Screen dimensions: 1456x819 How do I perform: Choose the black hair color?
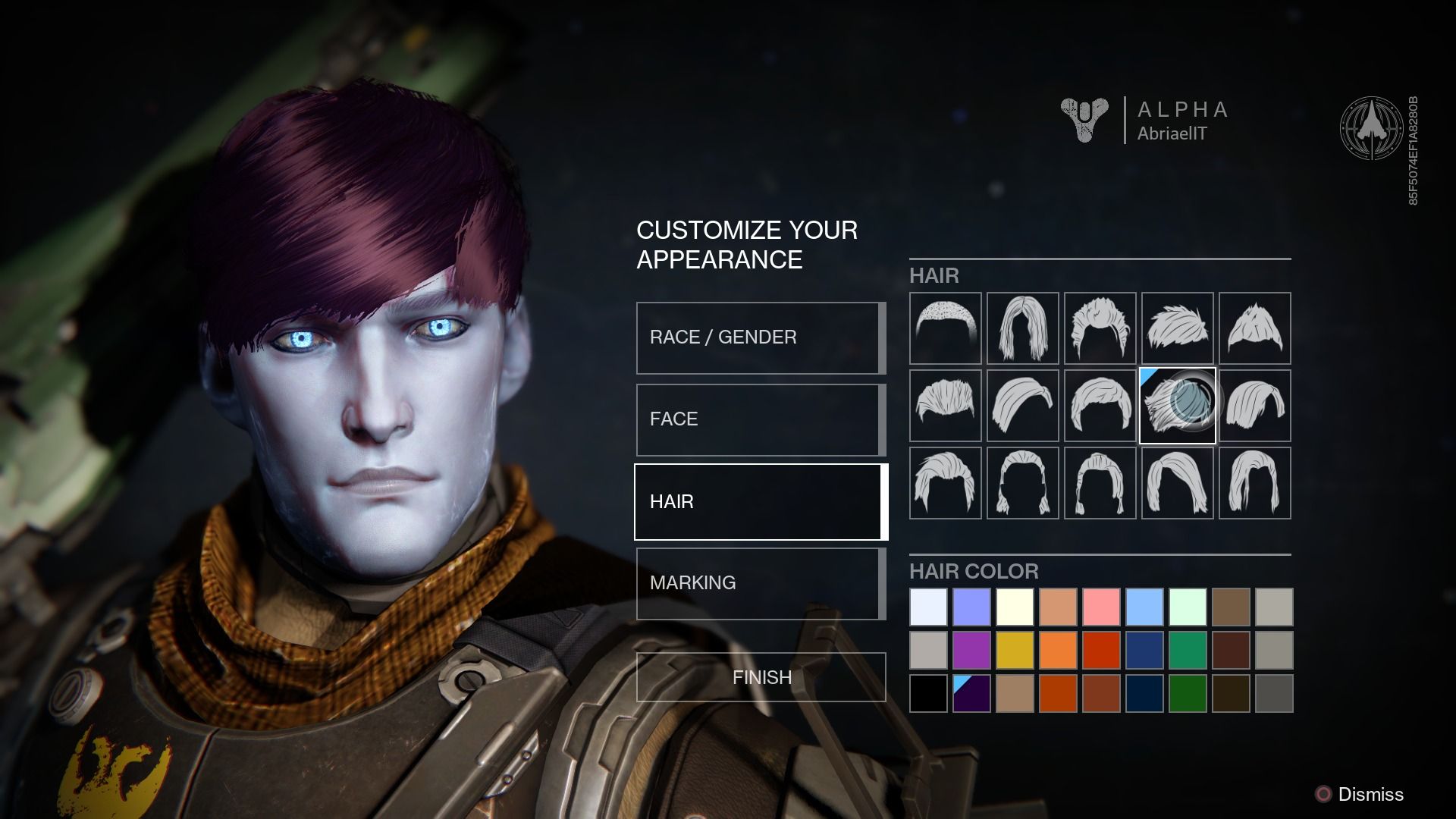[928, 692]
